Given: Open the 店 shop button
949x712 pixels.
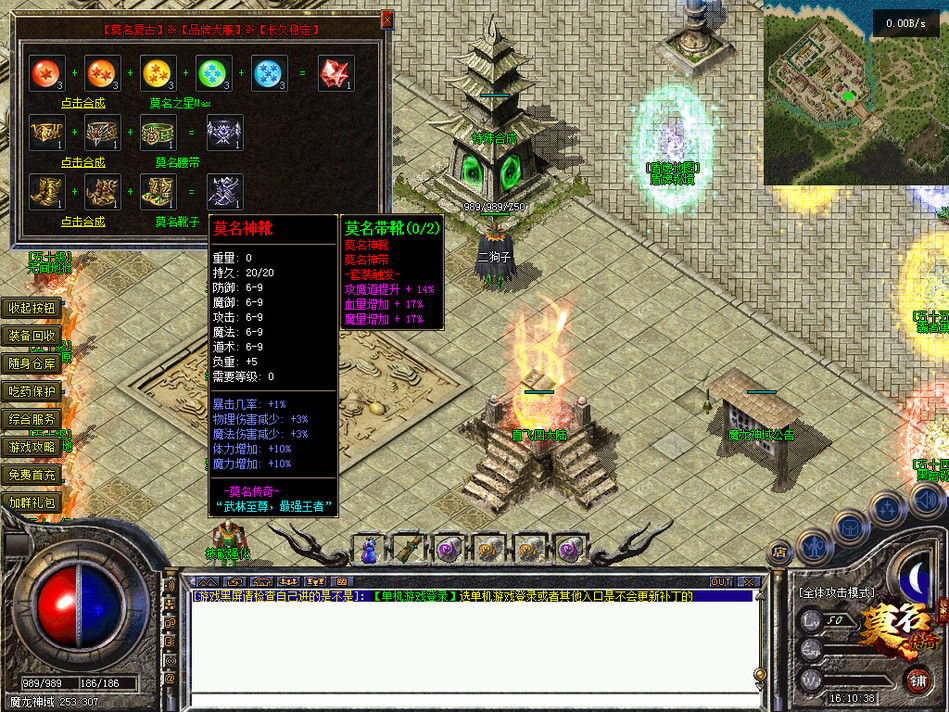Looking at the screenshot, I should point(780,552).
